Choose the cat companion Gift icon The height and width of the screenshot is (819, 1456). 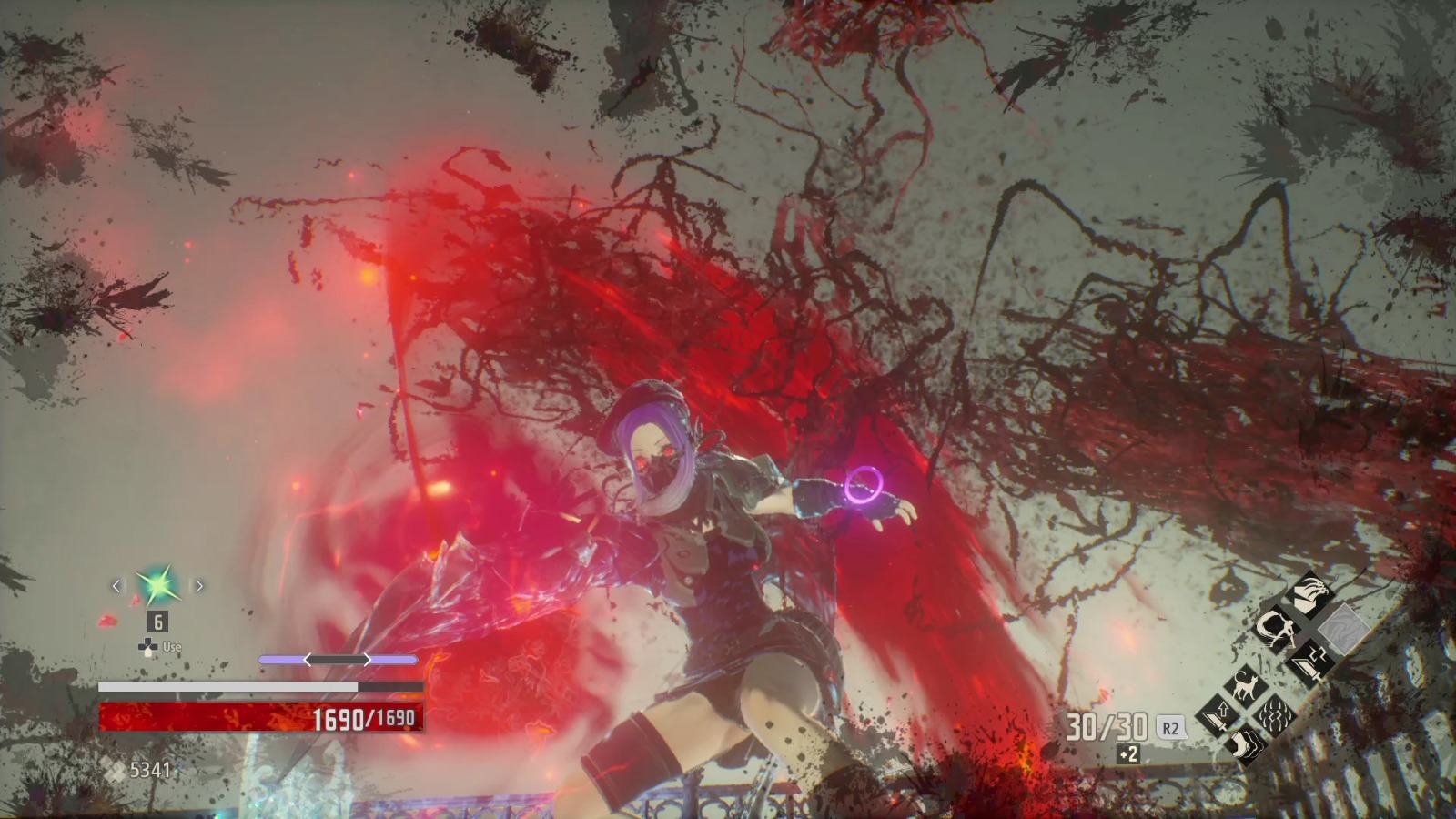coord(1244,684)
